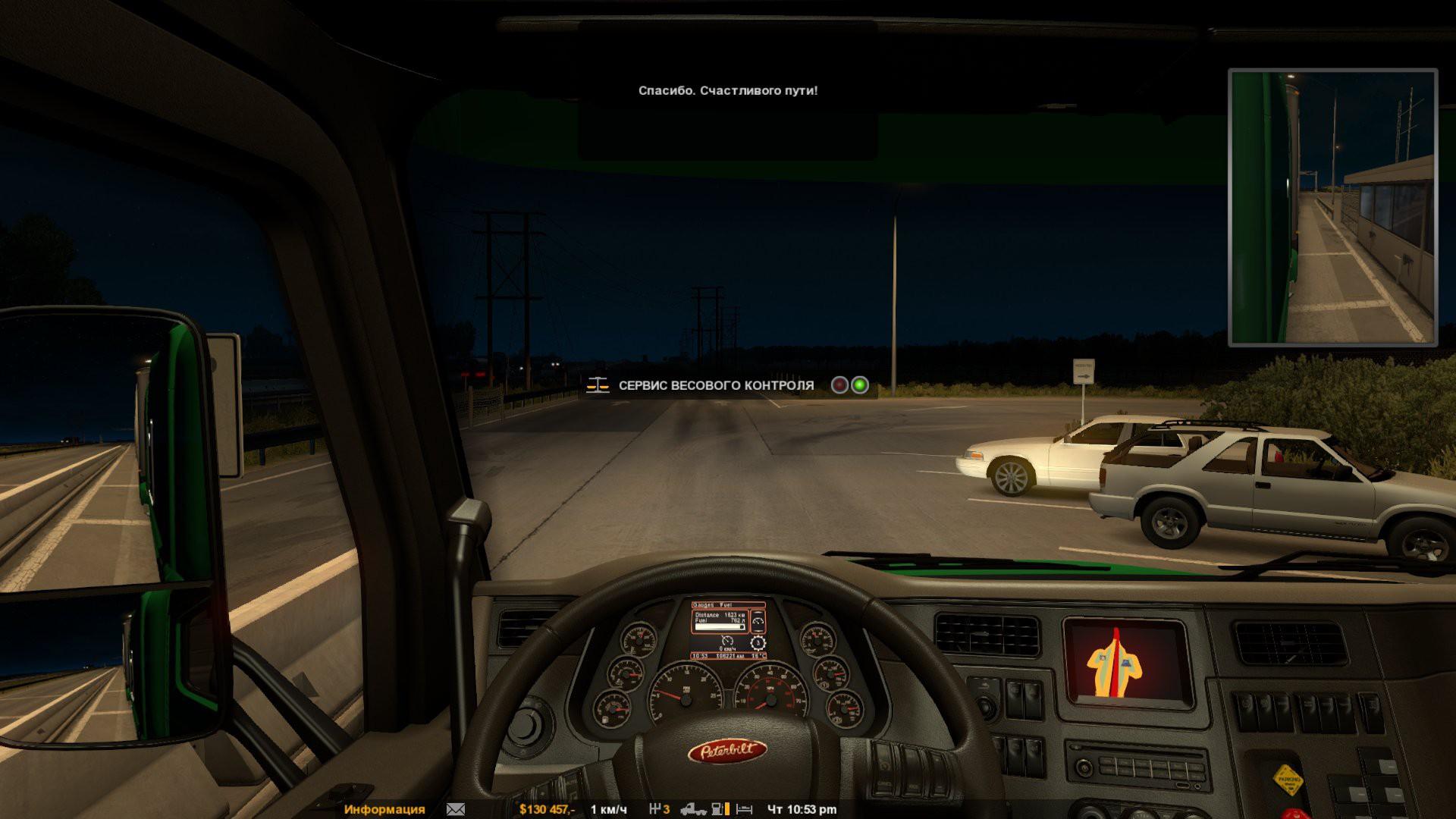This screenshot has height=819, width=1456.
Task: Open the mail envelope icon
Action: tap(456, 809)
